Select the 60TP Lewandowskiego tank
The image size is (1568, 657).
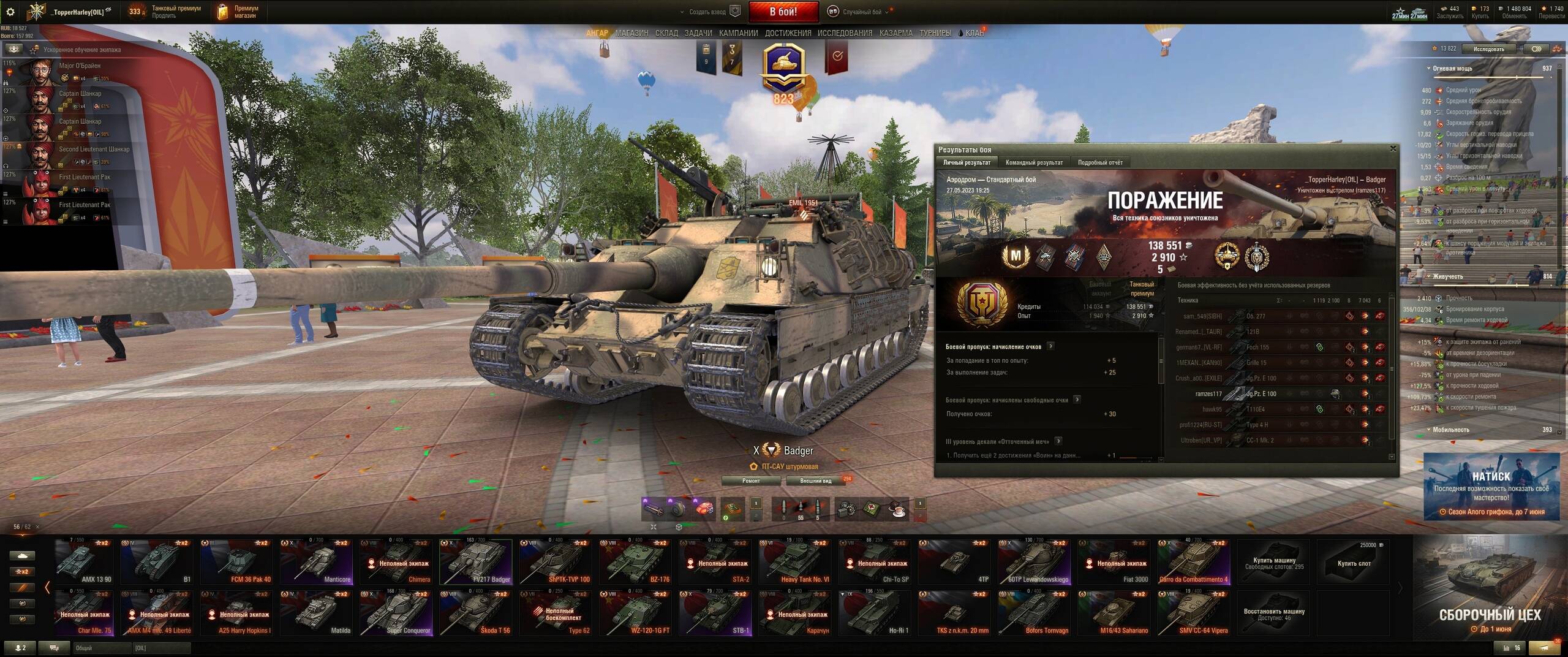[x=1034, y=562]
